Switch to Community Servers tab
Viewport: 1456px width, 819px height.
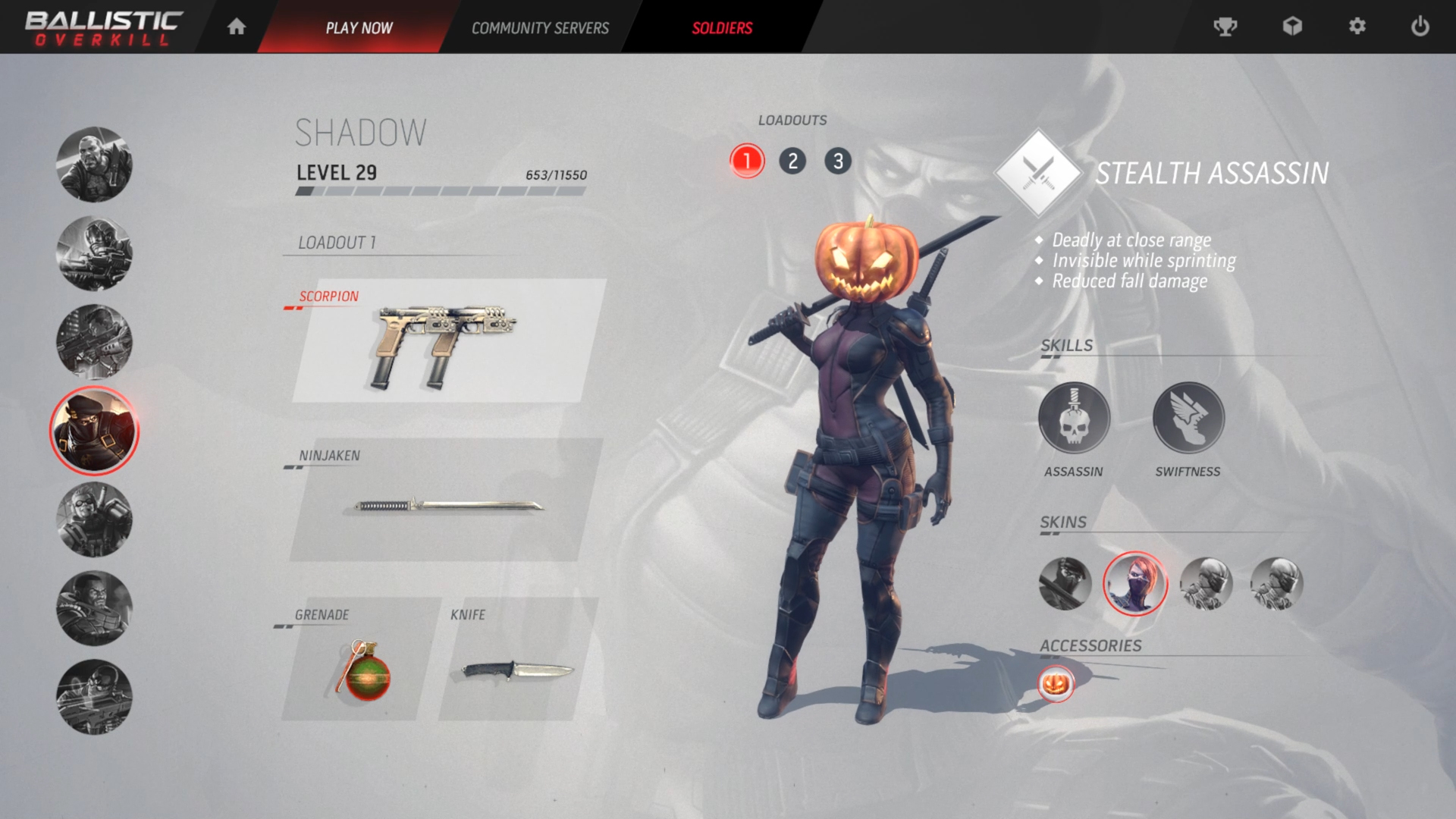point(540,28)
